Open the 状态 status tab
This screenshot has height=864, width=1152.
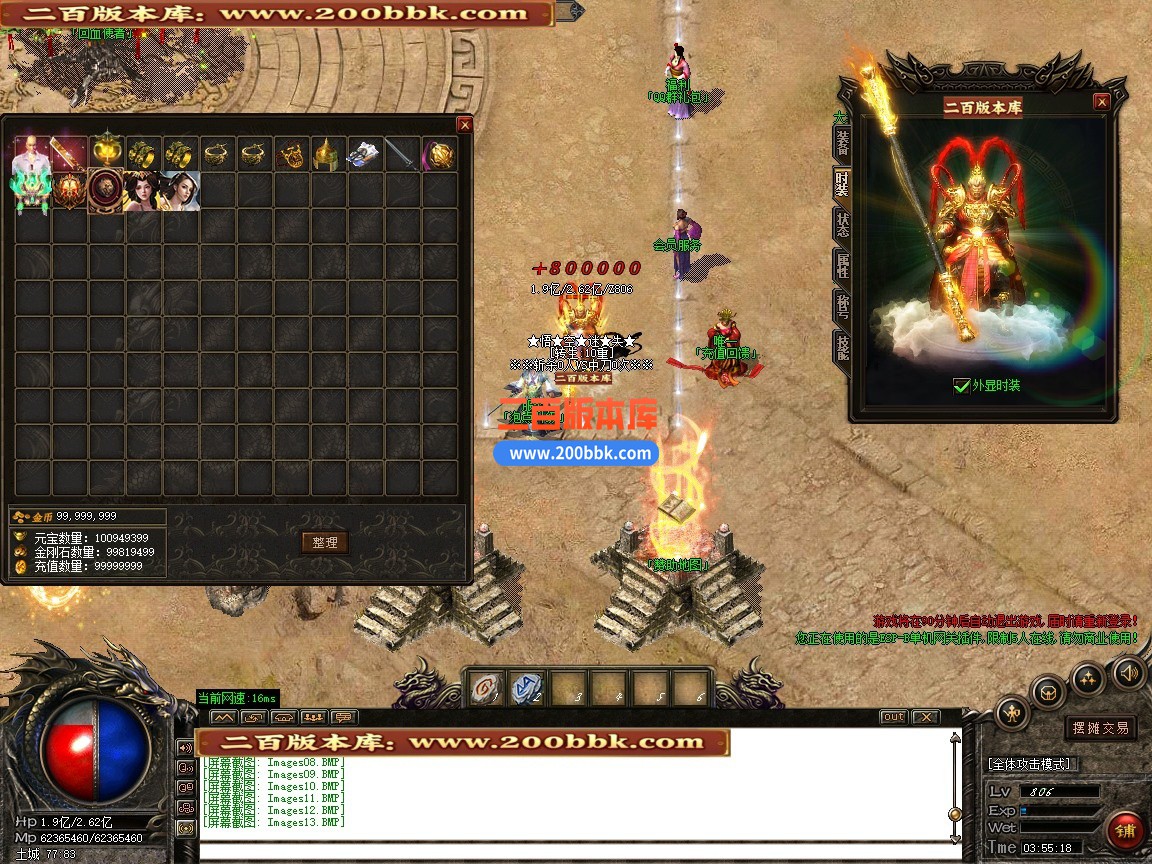click(842, 224)
